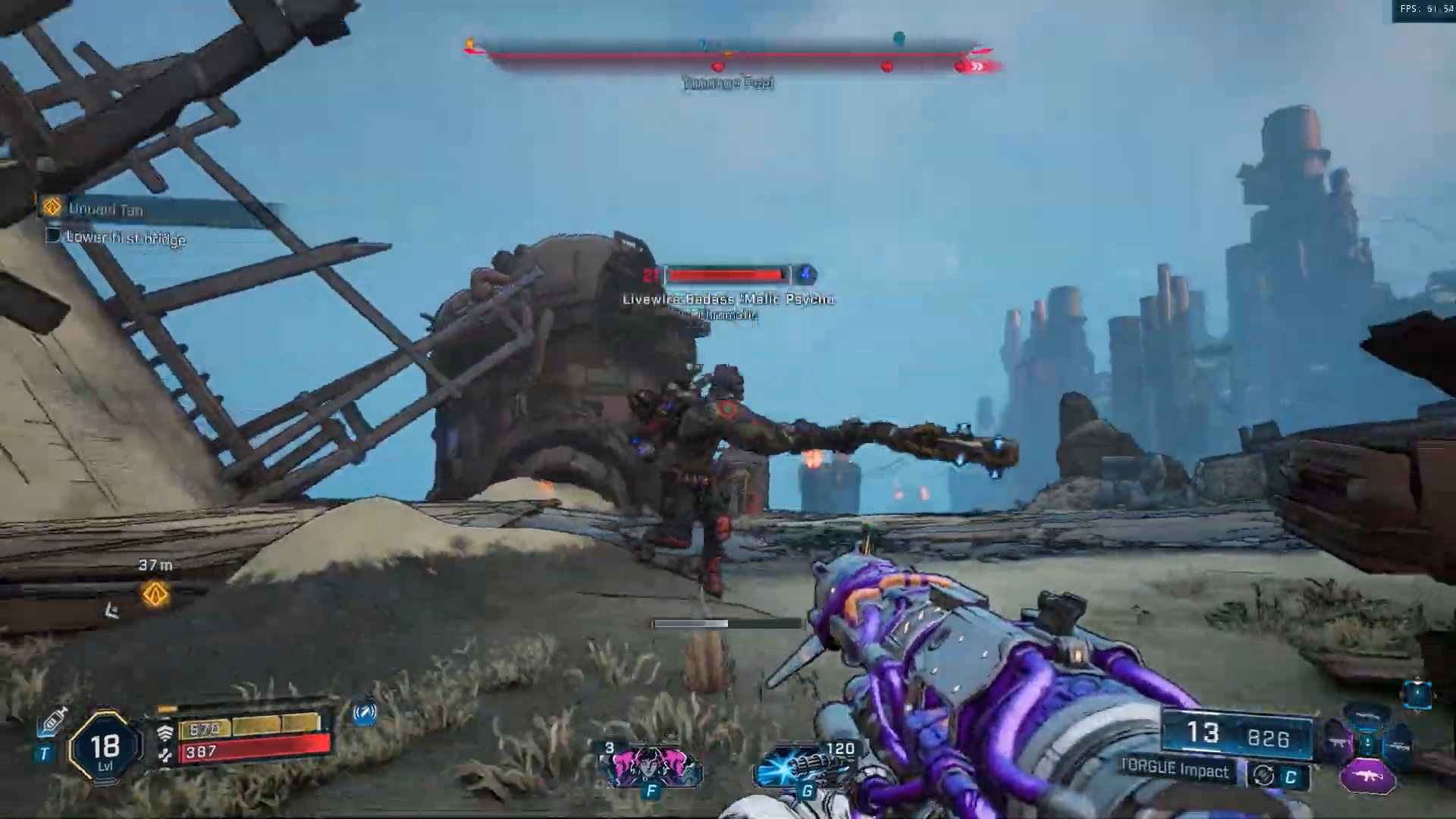
Task: Switch to the right blue weapon slot
Action: (x=1398, y=745)
